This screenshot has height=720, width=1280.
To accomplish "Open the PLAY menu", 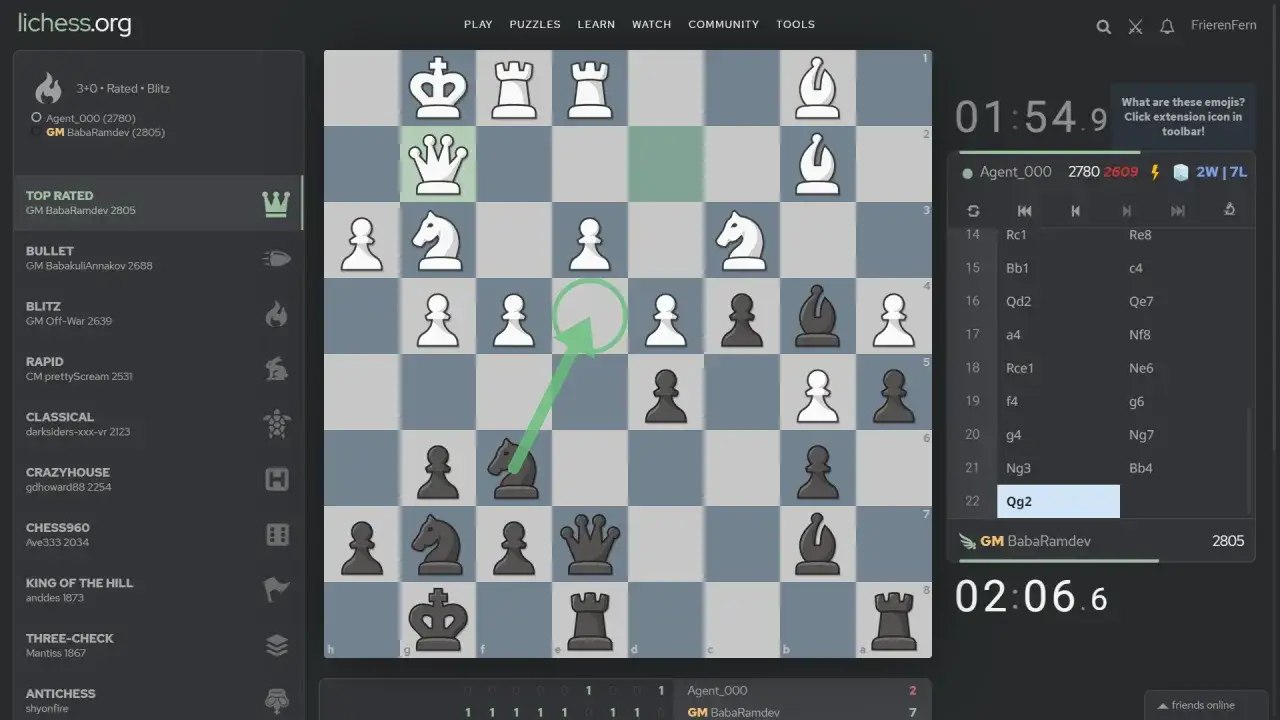I will [478, 24].
